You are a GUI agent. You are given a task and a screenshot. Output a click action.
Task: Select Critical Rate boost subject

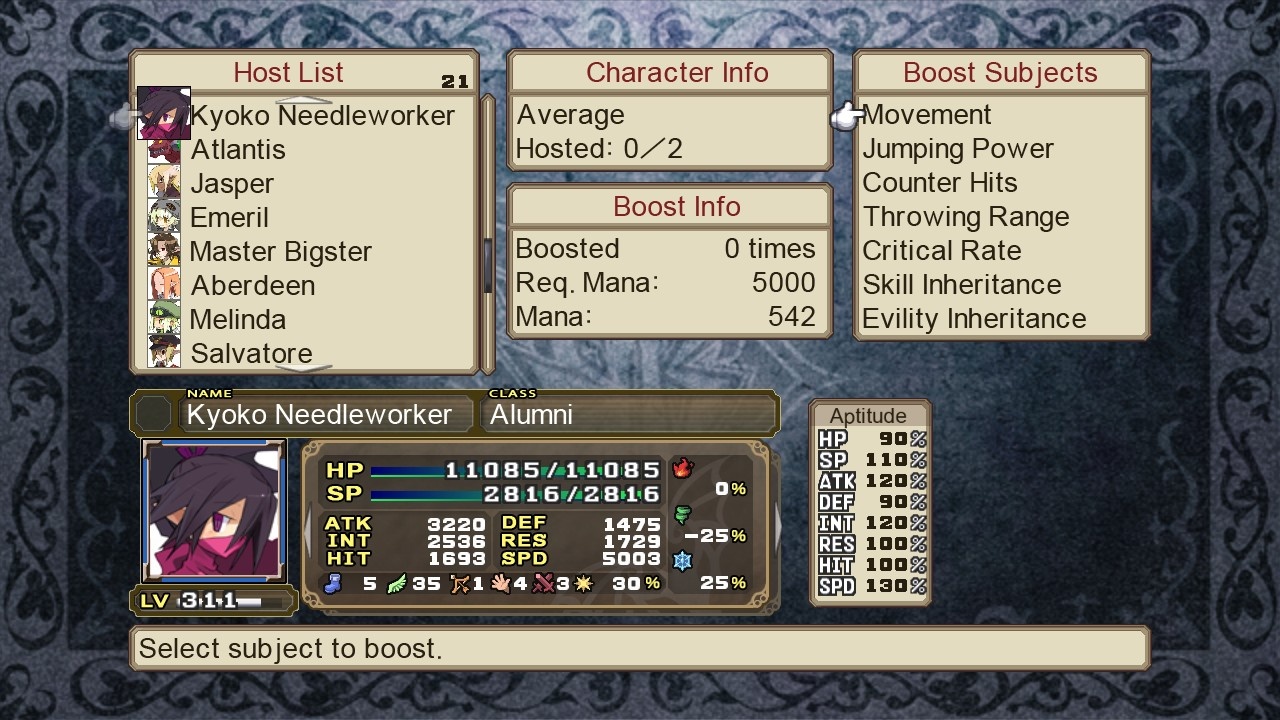(942, 251)
